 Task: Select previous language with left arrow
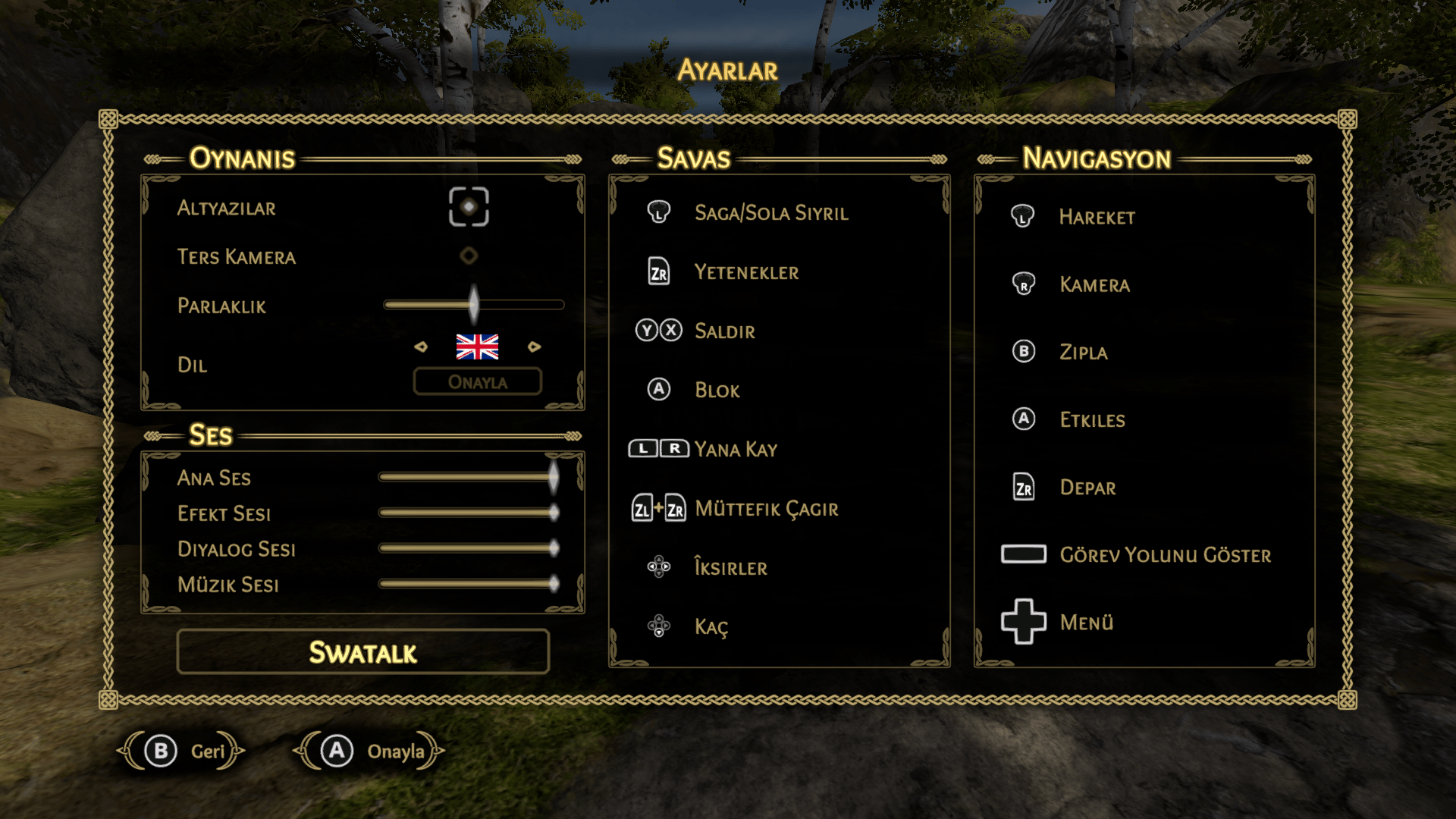coord(421,347)
